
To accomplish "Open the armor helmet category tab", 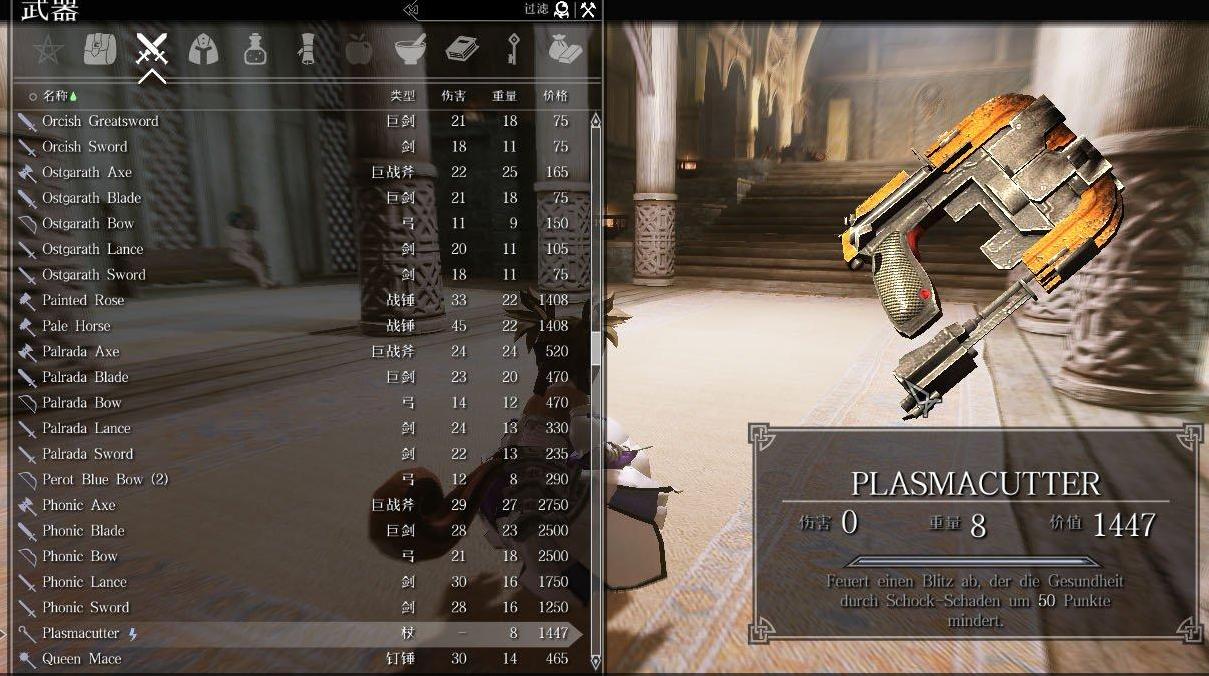I will (203, 49).
